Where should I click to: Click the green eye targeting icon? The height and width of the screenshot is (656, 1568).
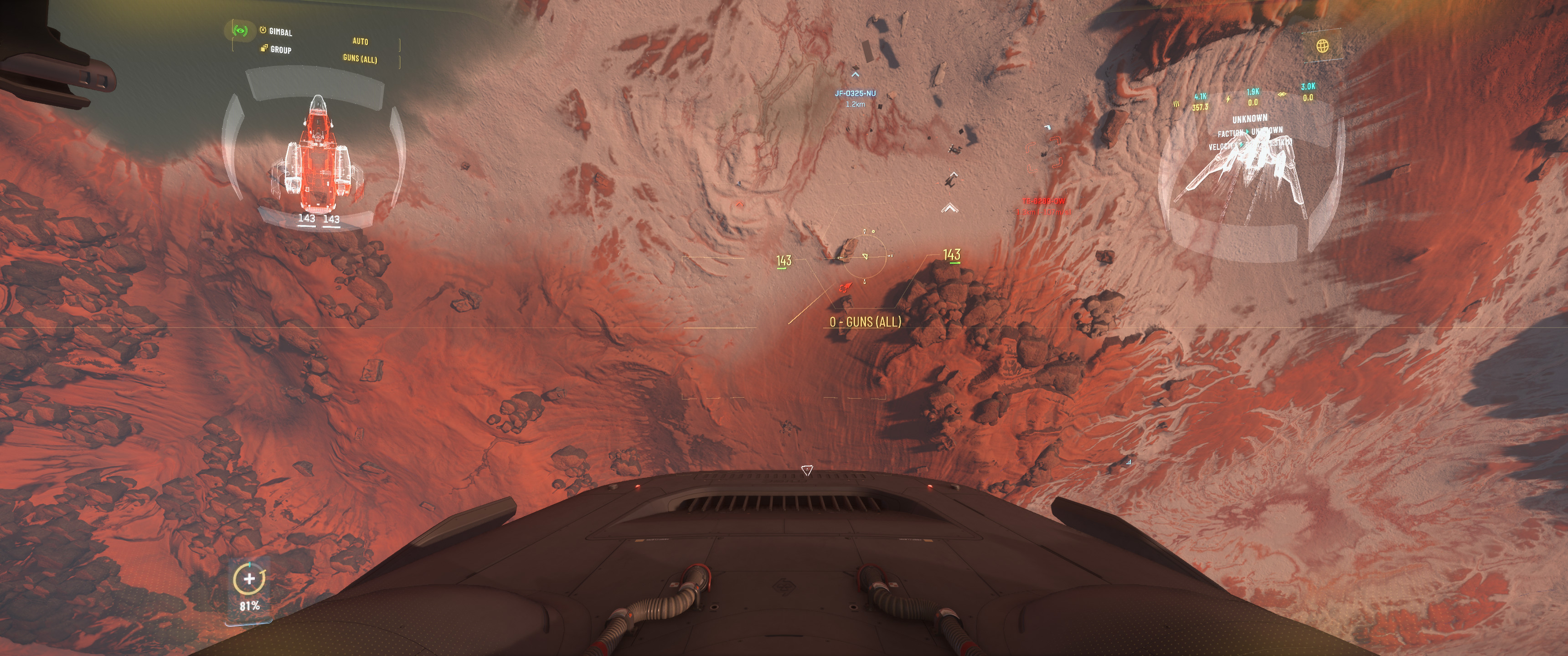coord(240,30)
